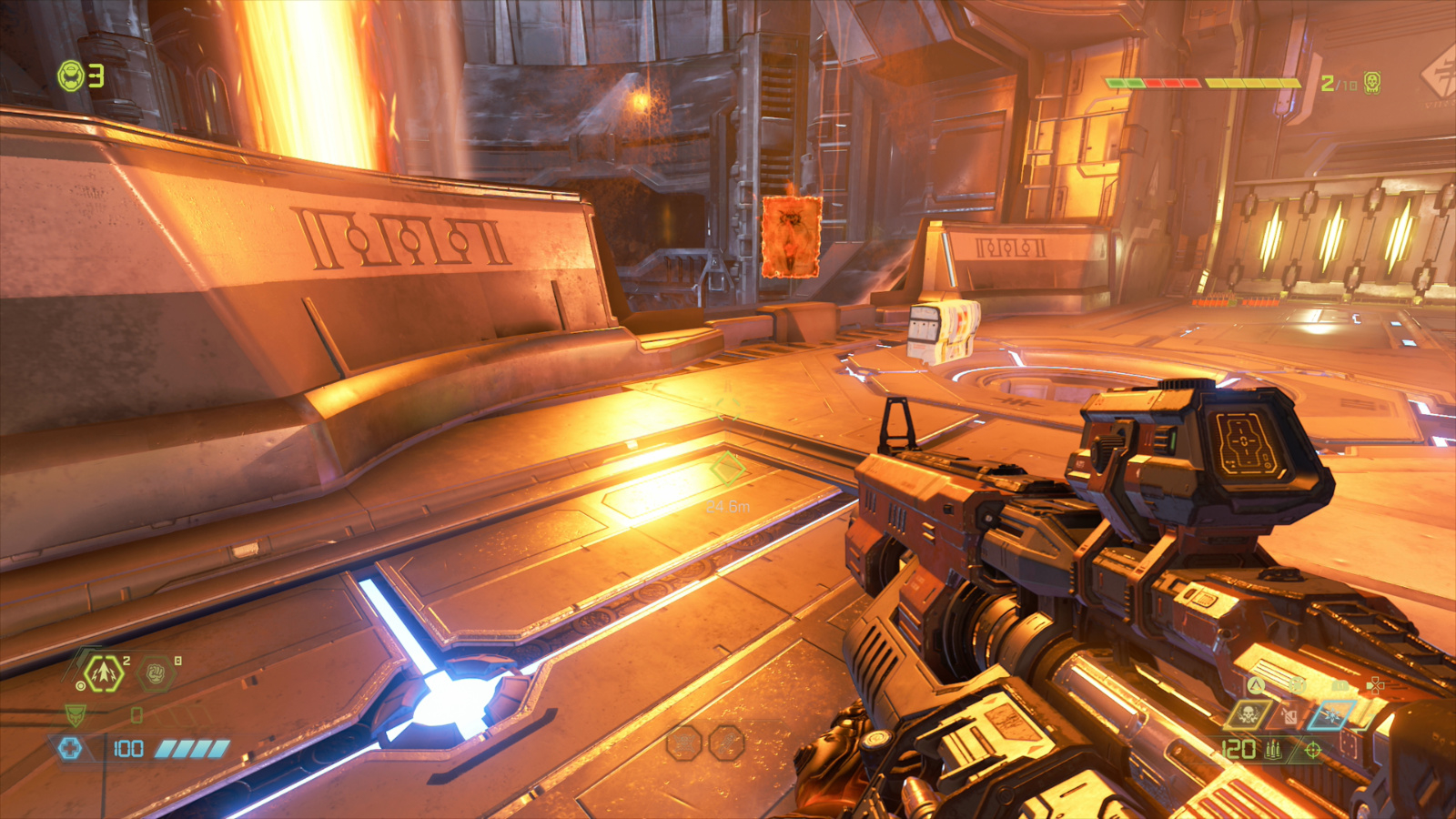The width and height of the screenshot is (1456, 819).
Task: Click the bullets ammo icon near 120
Action: click(x=1273, y=750)
